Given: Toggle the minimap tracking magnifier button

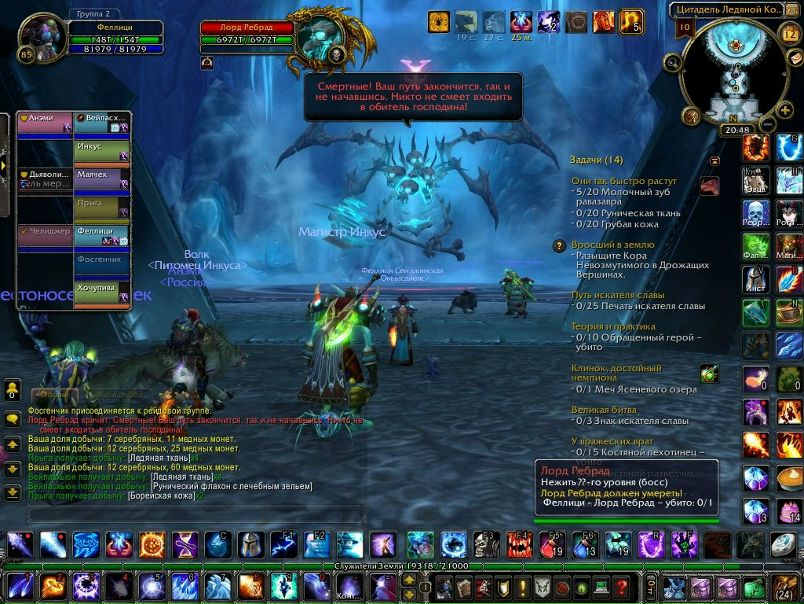Looking at the screenshot, I should tap(672, 62).
